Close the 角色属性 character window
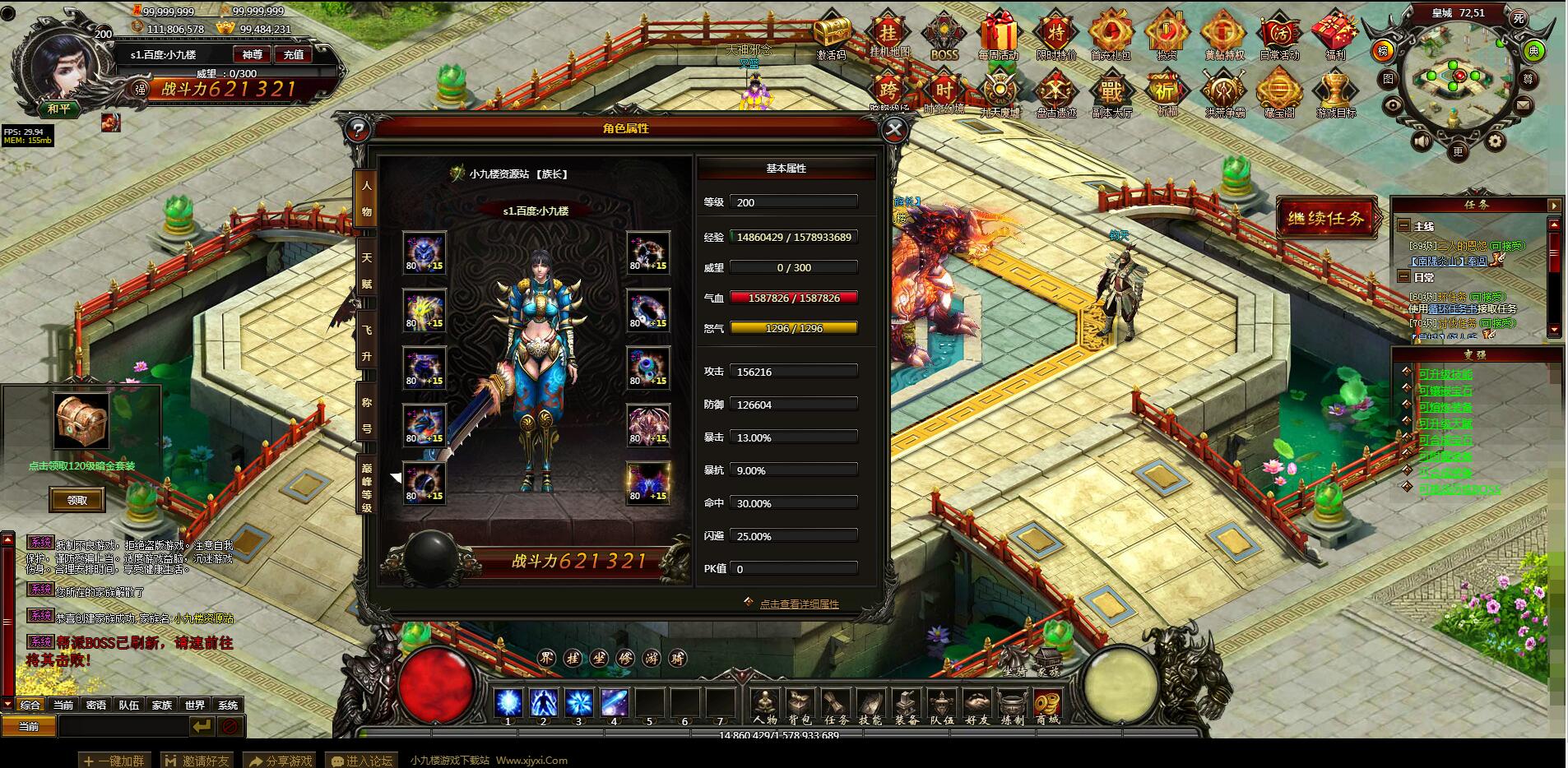 coord(894,129)
